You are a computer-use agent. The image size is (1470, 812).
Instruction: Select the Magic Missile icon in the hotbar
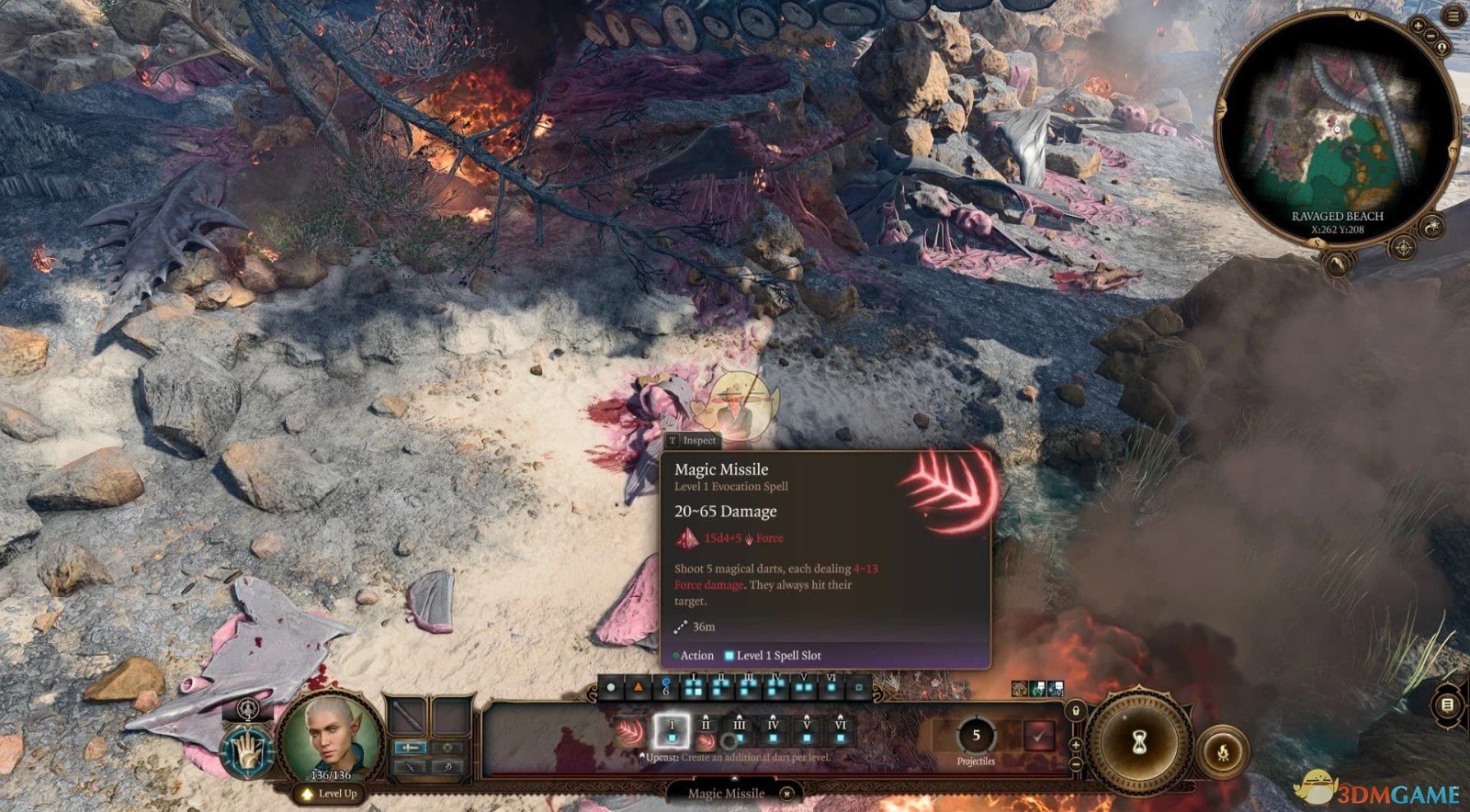631,734
